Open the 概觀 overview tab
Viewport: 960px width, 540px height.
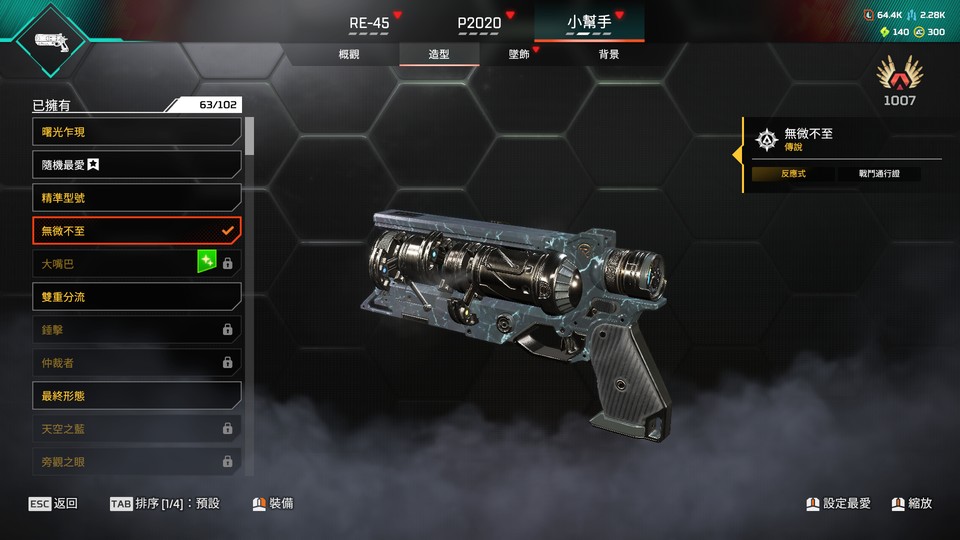349,55
